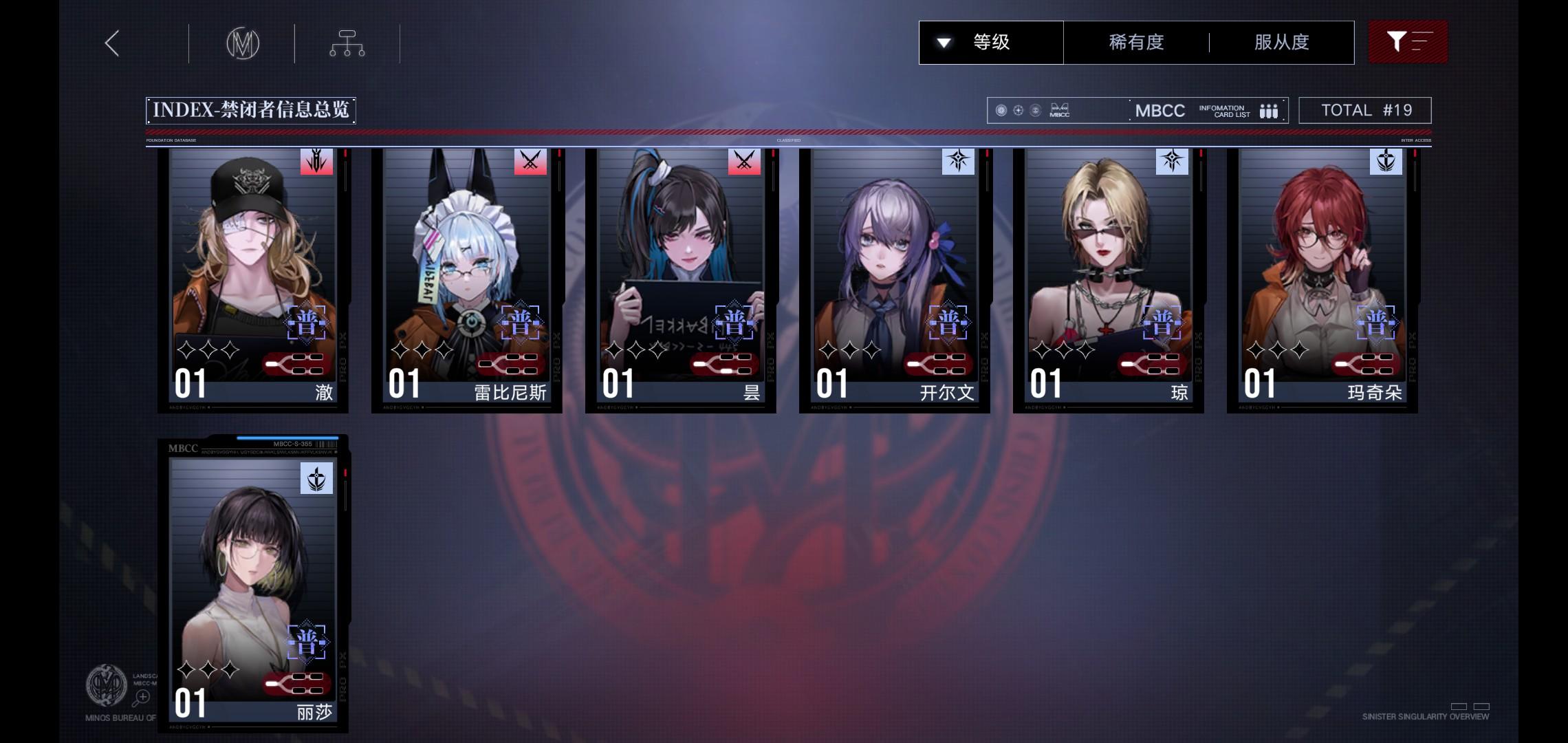Image resolution: width=1568 pixels, height=743 pixels.
Task: Switch to the 稀有度 tab
Action: 1135,42
